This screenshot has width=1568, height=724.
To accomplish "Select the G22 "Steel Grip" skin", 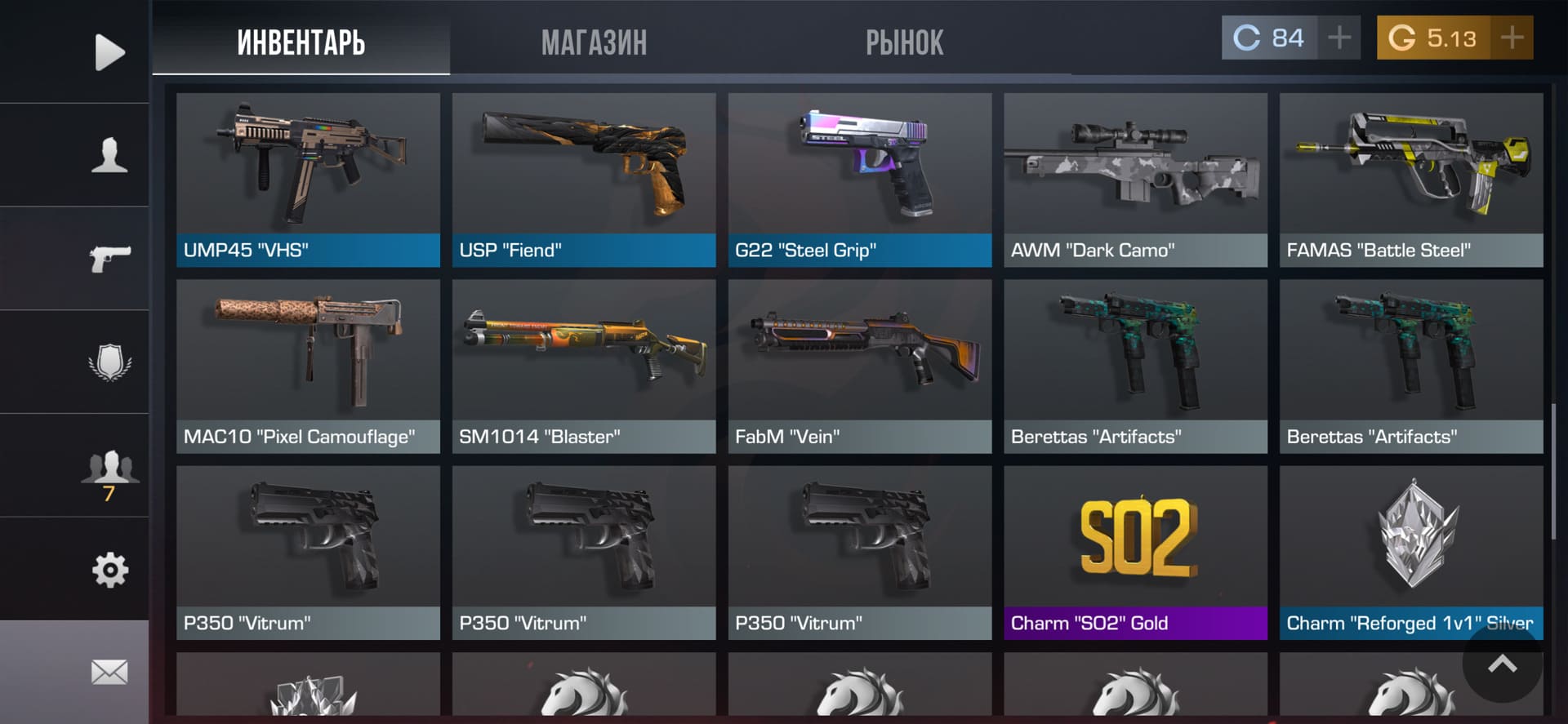I will (860, 180).
